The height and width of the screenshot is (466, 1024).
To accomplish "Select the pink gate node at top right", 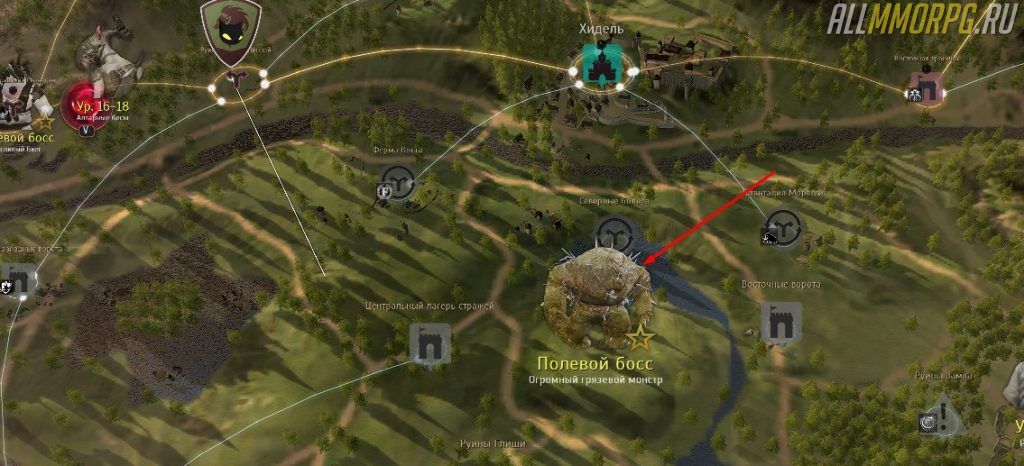I will pyautogui.click(x=929, y=89).
